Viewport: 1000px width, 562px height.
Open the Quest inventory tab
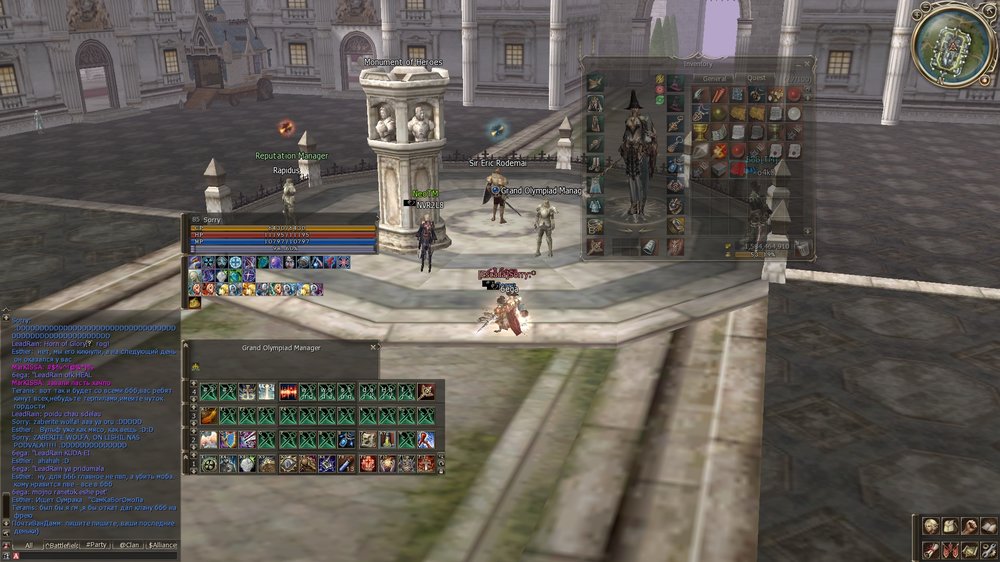pos(756,77)
